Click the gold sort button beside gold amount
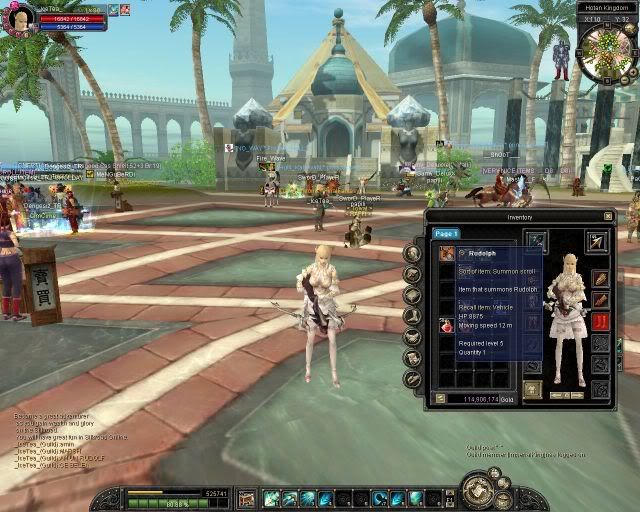Image resolution: width=640 pixels, height=512 pixels. coord(440,398)
